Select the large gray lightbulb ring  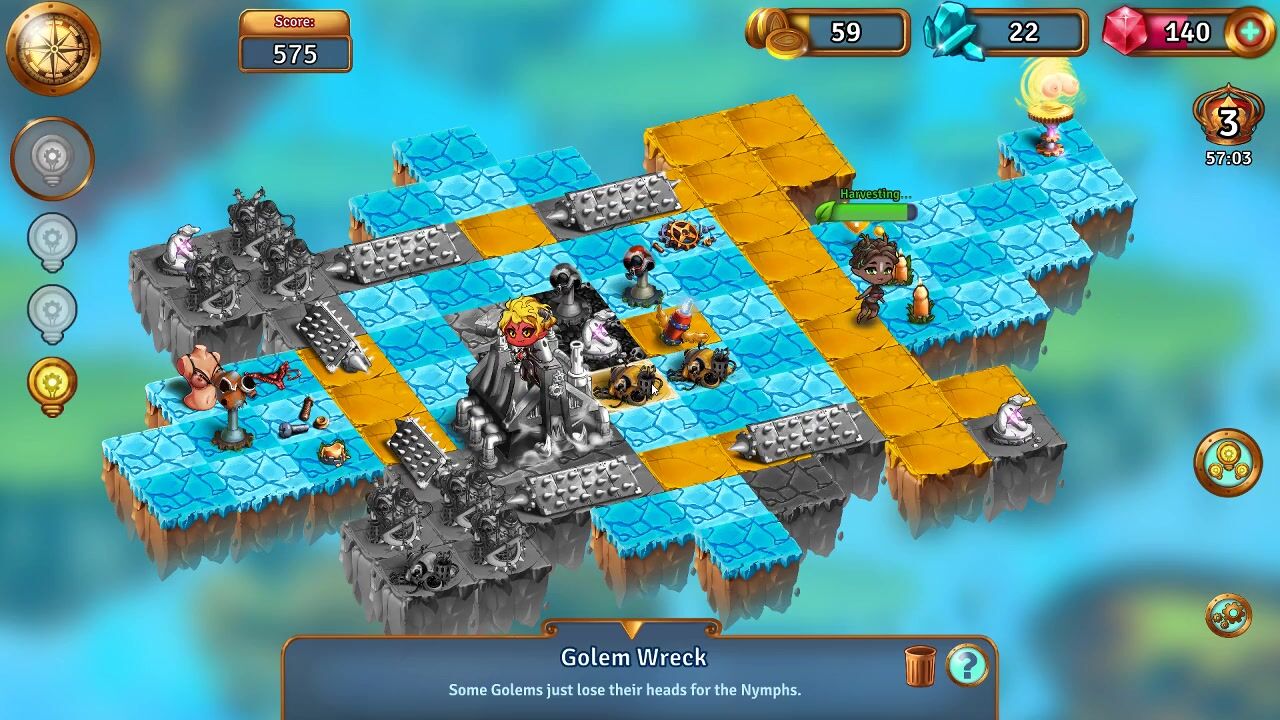[52, 158]
